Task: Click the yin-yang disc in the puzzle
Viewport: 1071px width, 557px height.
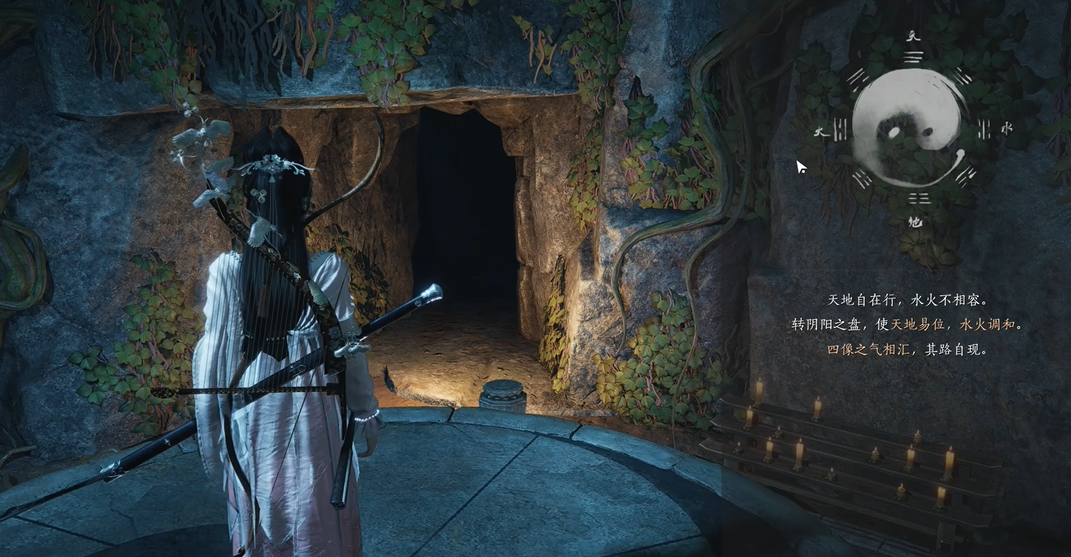Action: point(911,129)
